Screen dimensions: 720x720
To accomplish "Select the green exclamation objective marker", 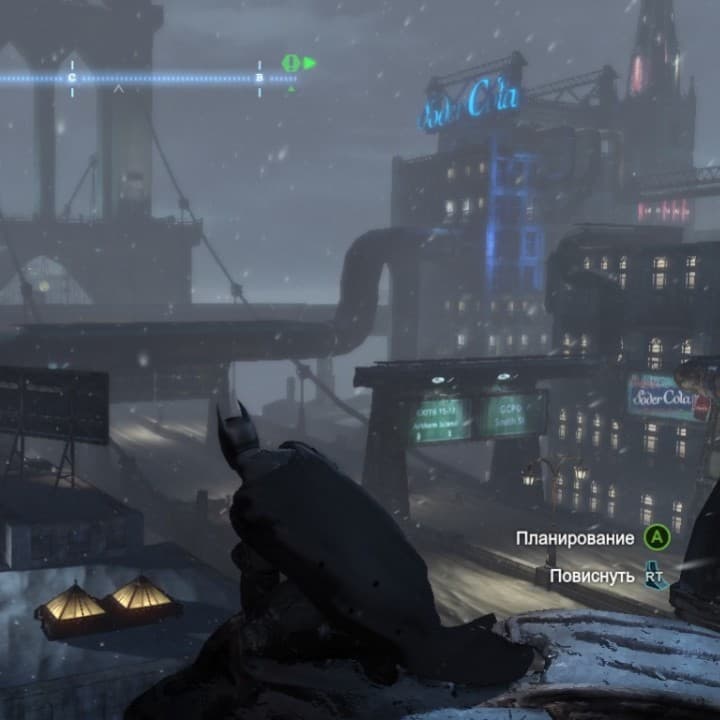I will click(x=291, y=63).
